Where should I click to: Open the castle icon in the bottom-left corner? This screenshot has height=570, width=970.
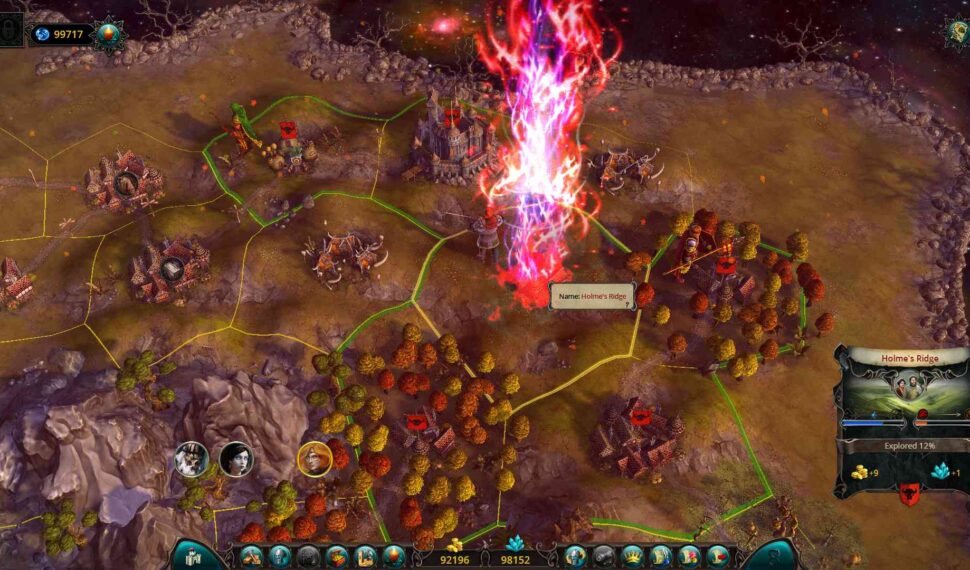coord(189,556)
